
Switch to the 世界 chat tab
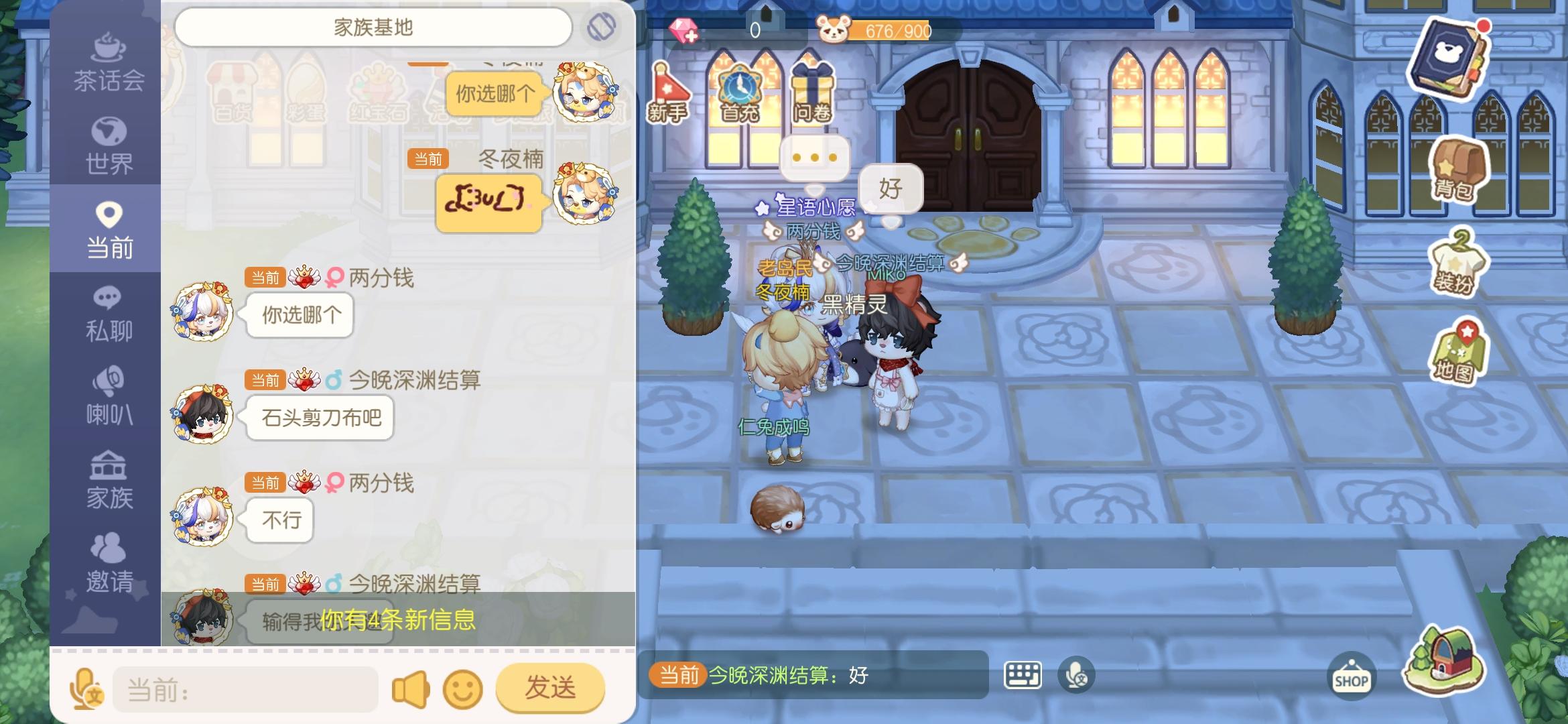(109, 144)
